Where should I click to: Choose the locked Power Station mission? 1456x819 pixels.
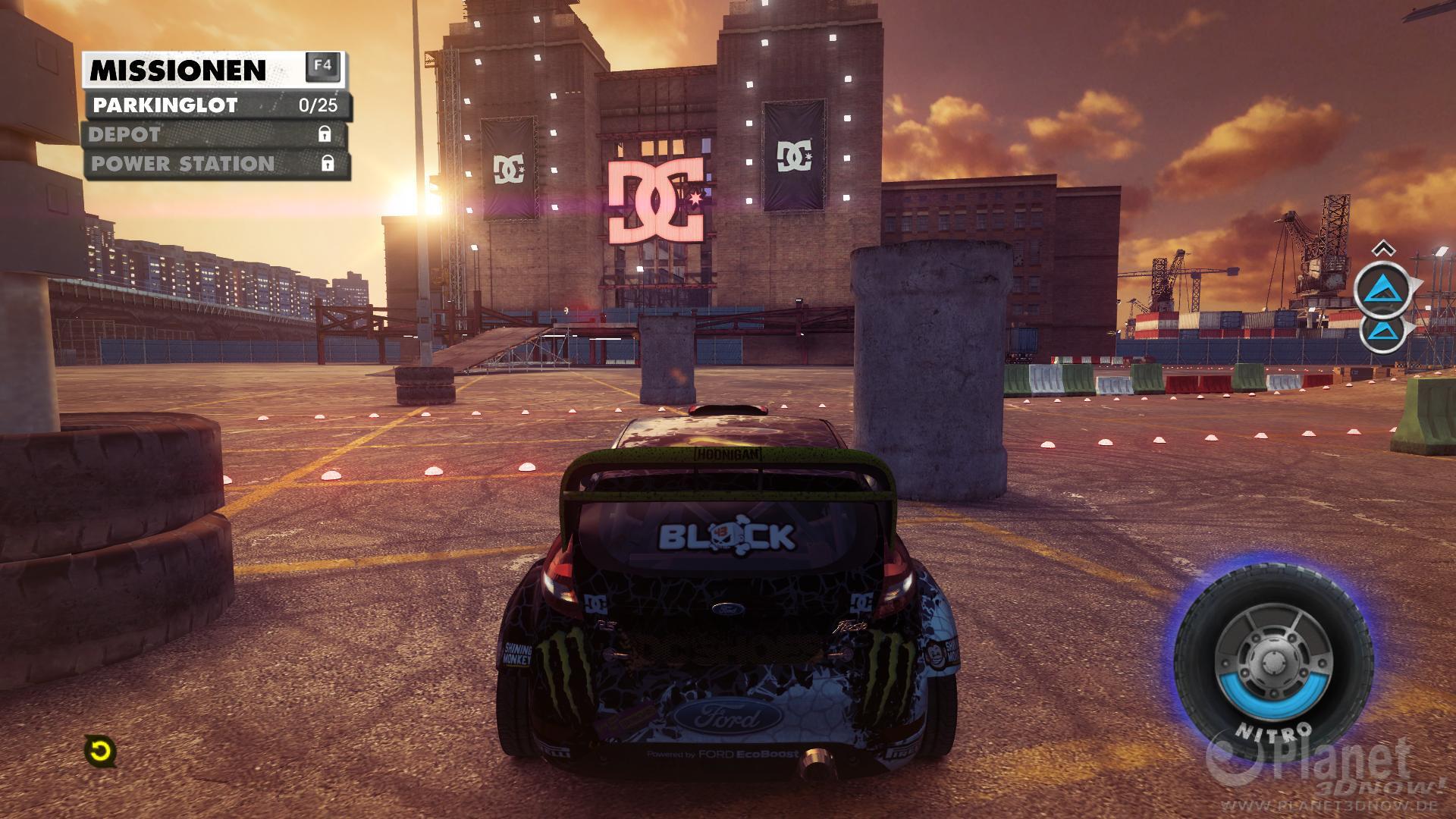[x=215, y=164]
